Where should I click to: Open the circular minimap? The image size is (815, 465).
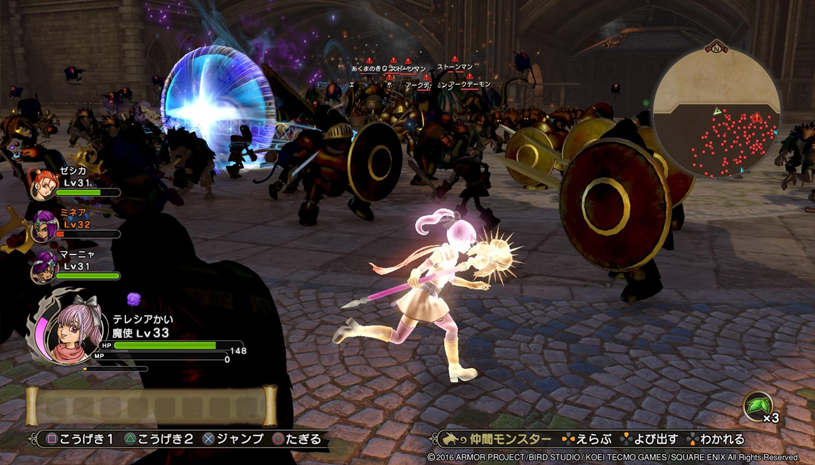[716, 112]
